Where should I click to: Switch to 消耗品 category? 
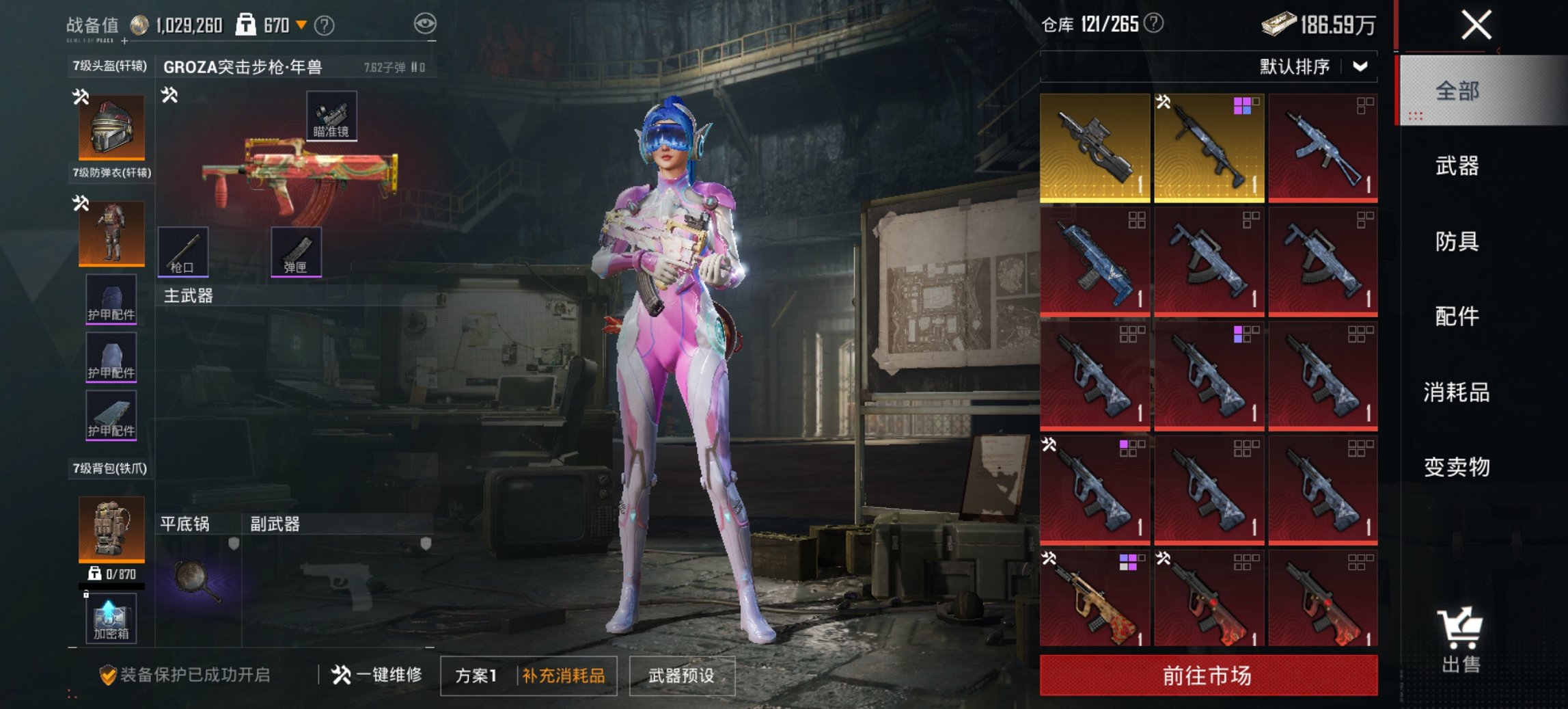coord(1457,392)
